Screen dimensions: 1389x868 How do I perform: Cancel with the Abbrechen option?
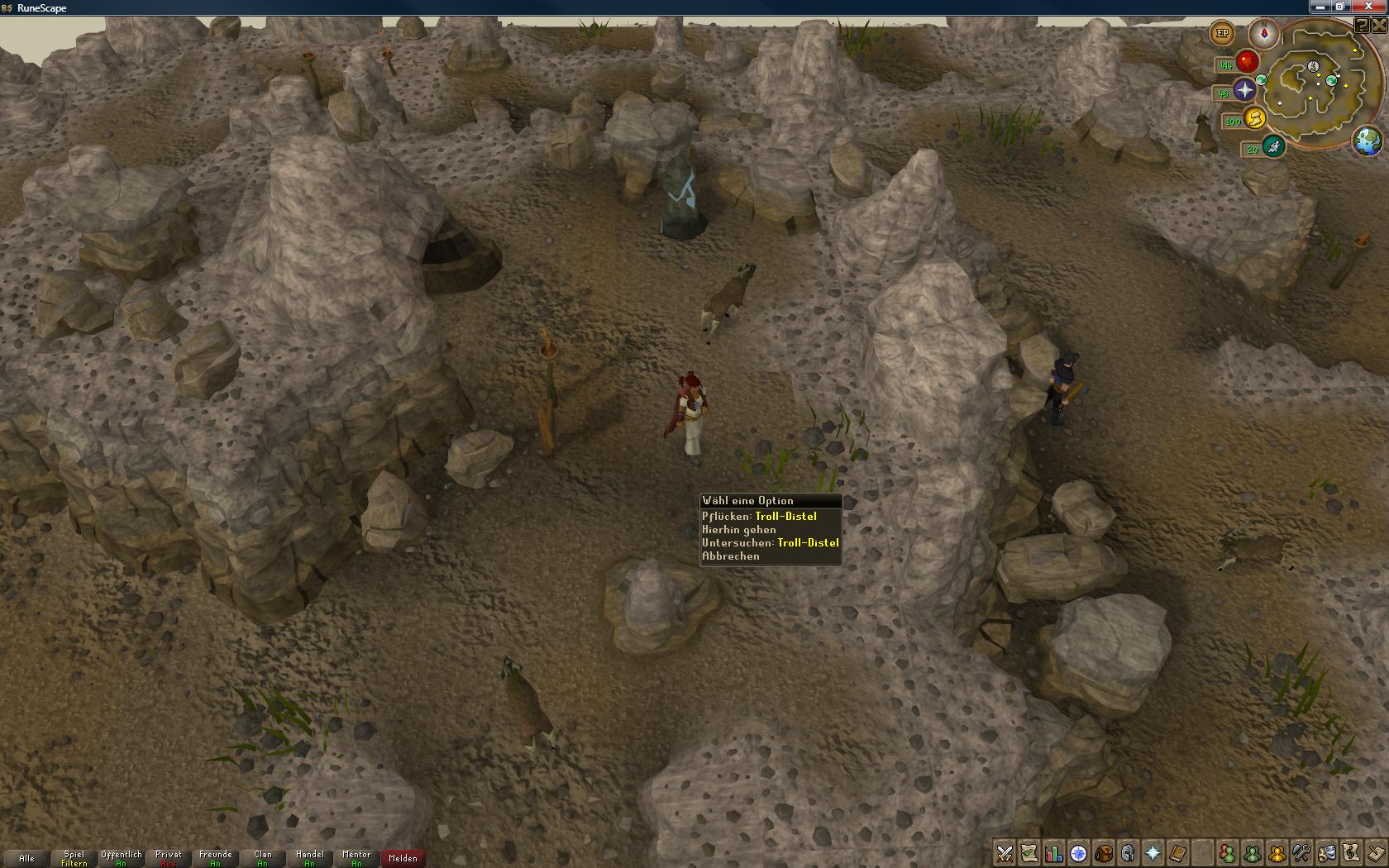[x=731, y=556]
